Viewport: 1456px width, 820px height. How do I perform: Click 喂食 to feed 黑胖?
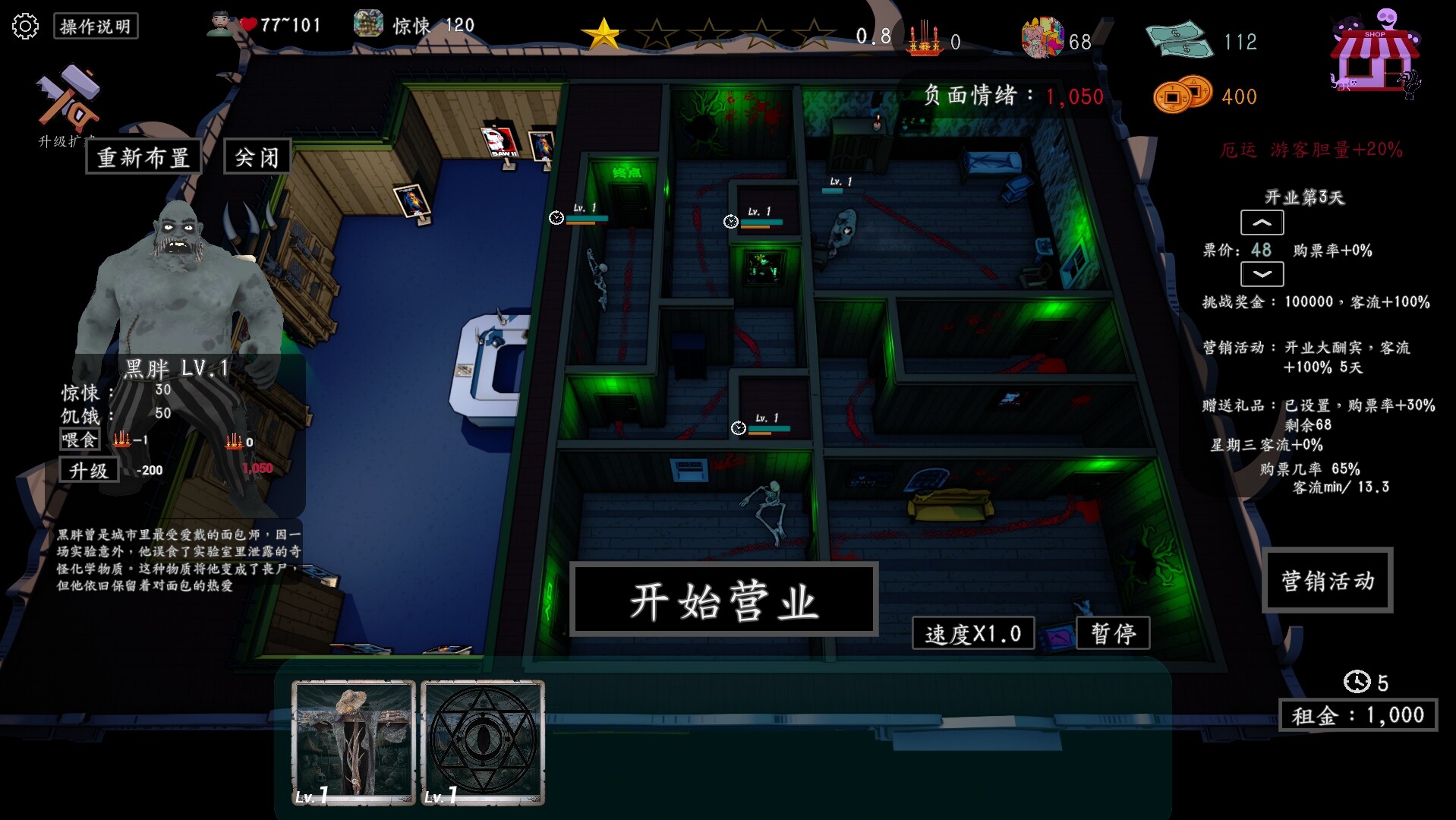[x=79, y=439]
